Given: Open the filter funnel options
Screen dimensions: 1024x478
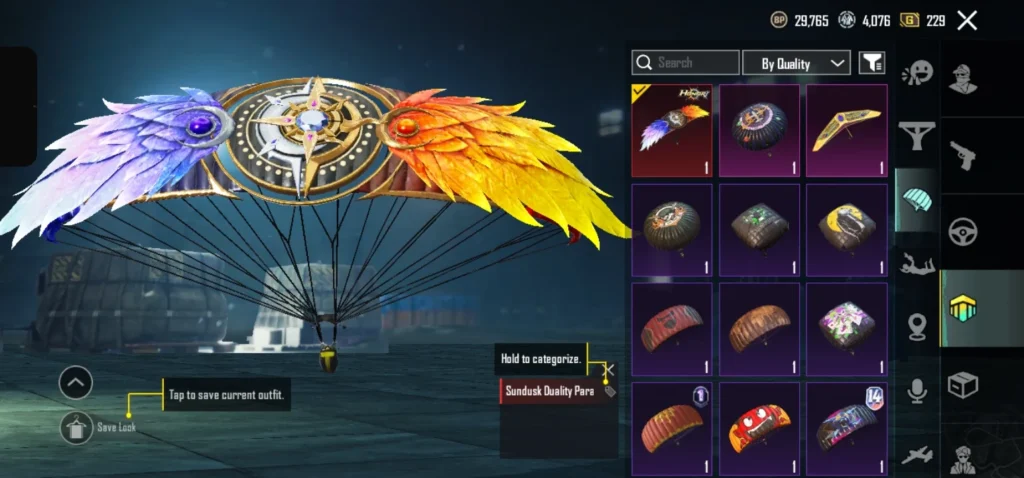Looking at the screenshot, I should 872,63.
